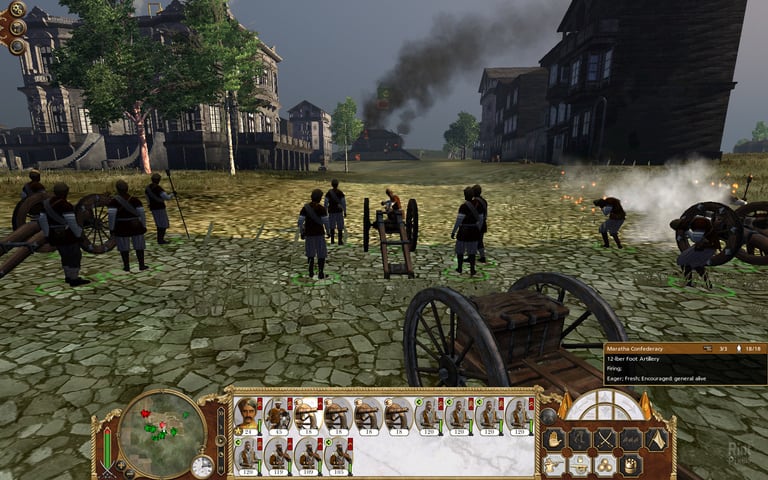
Task: Order withdraw with the white flag icon
Action: 655,439
